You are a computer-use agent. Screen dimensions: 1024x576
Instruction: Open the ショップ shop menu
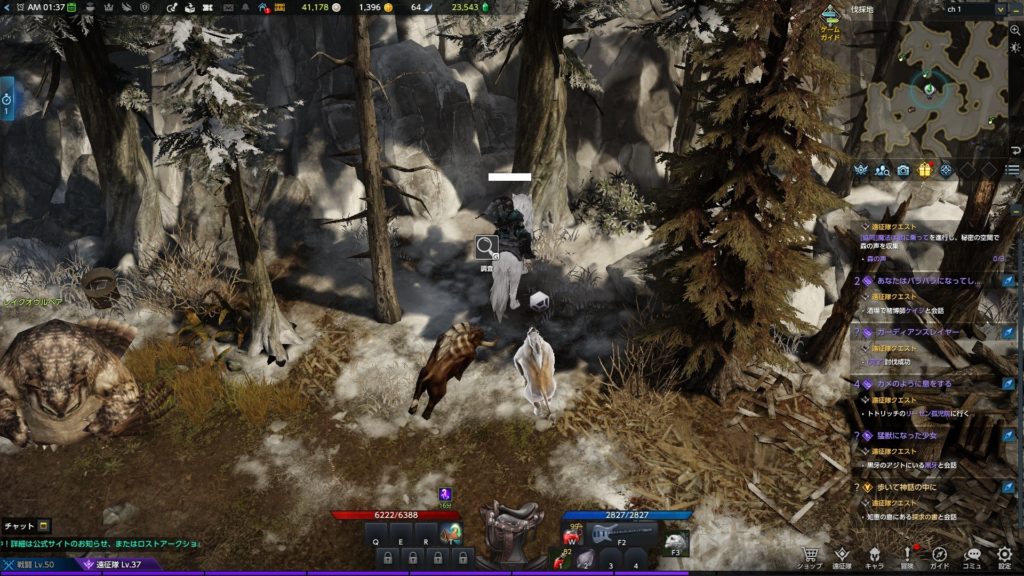pos(810,557)
